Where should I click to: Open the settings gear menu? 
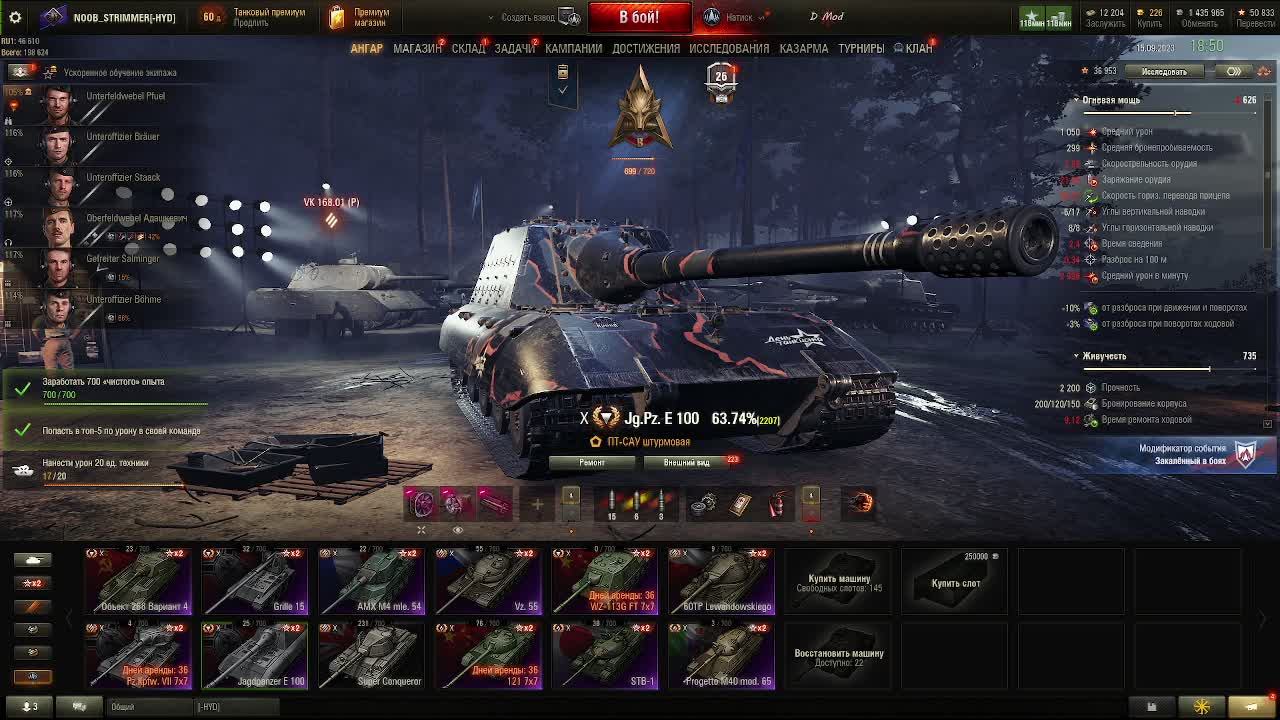tap(15, 17)
